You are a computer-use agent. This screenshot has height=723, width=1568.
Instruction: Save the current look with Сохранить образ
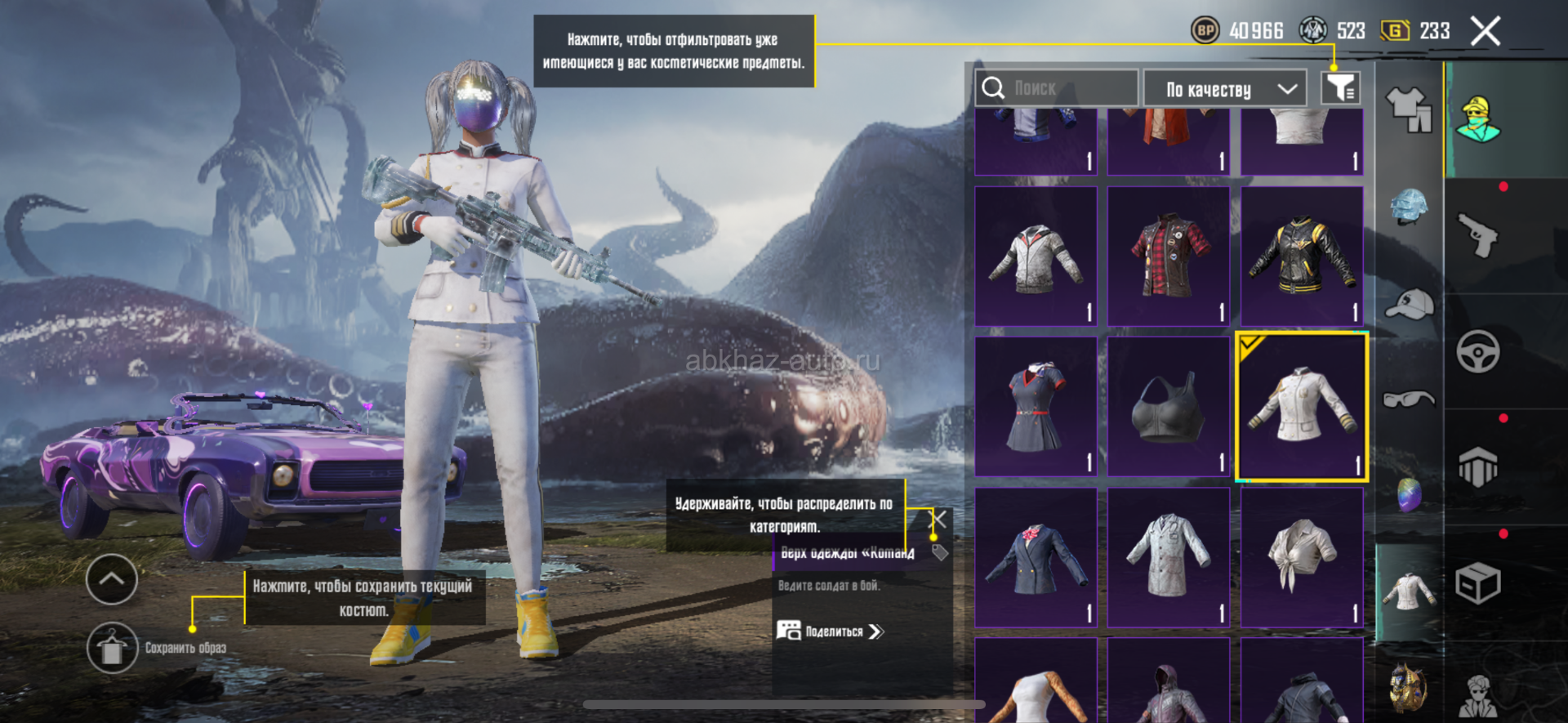(113, 648)
